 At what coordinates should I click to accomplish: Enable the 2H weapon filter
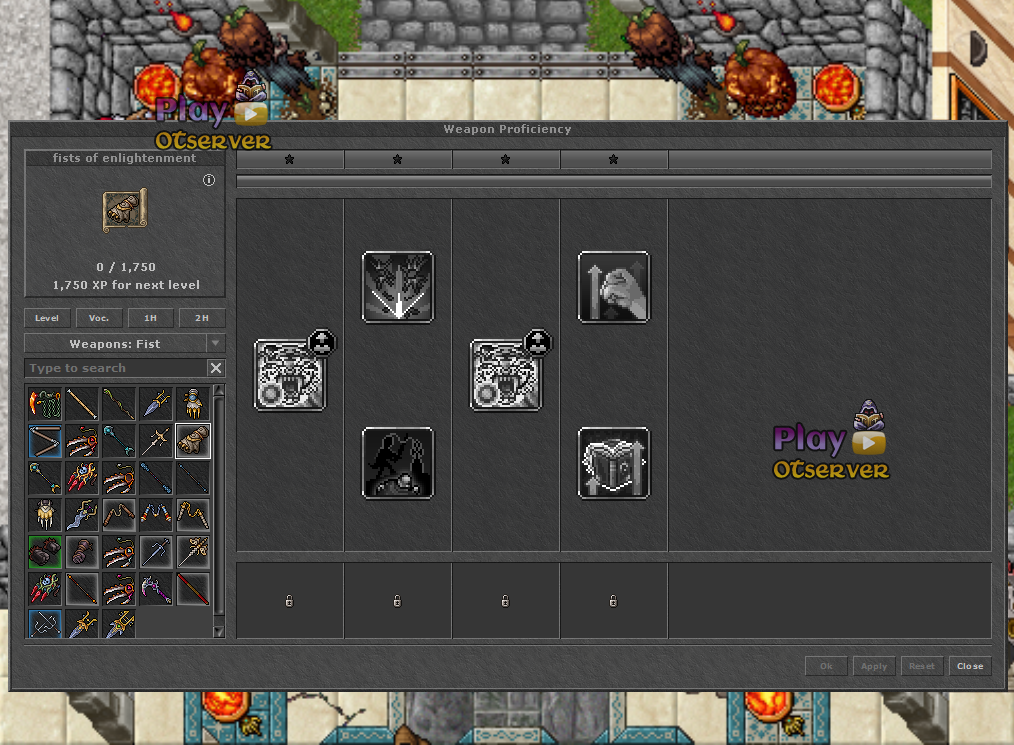[x=202, y=318]
